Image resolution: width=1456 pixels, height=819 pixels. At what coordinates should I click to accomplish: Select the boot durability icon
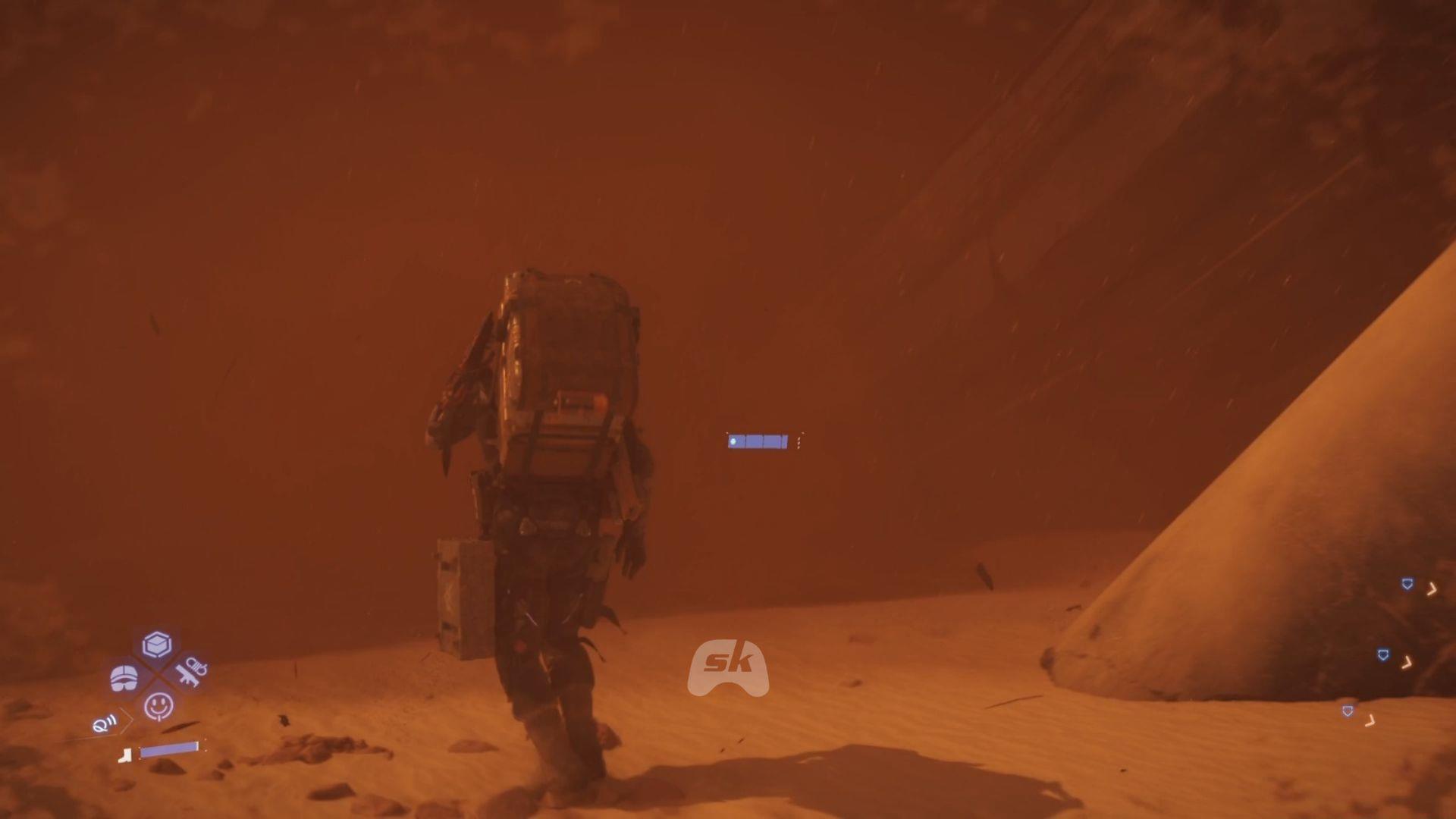tap(125, 756)
